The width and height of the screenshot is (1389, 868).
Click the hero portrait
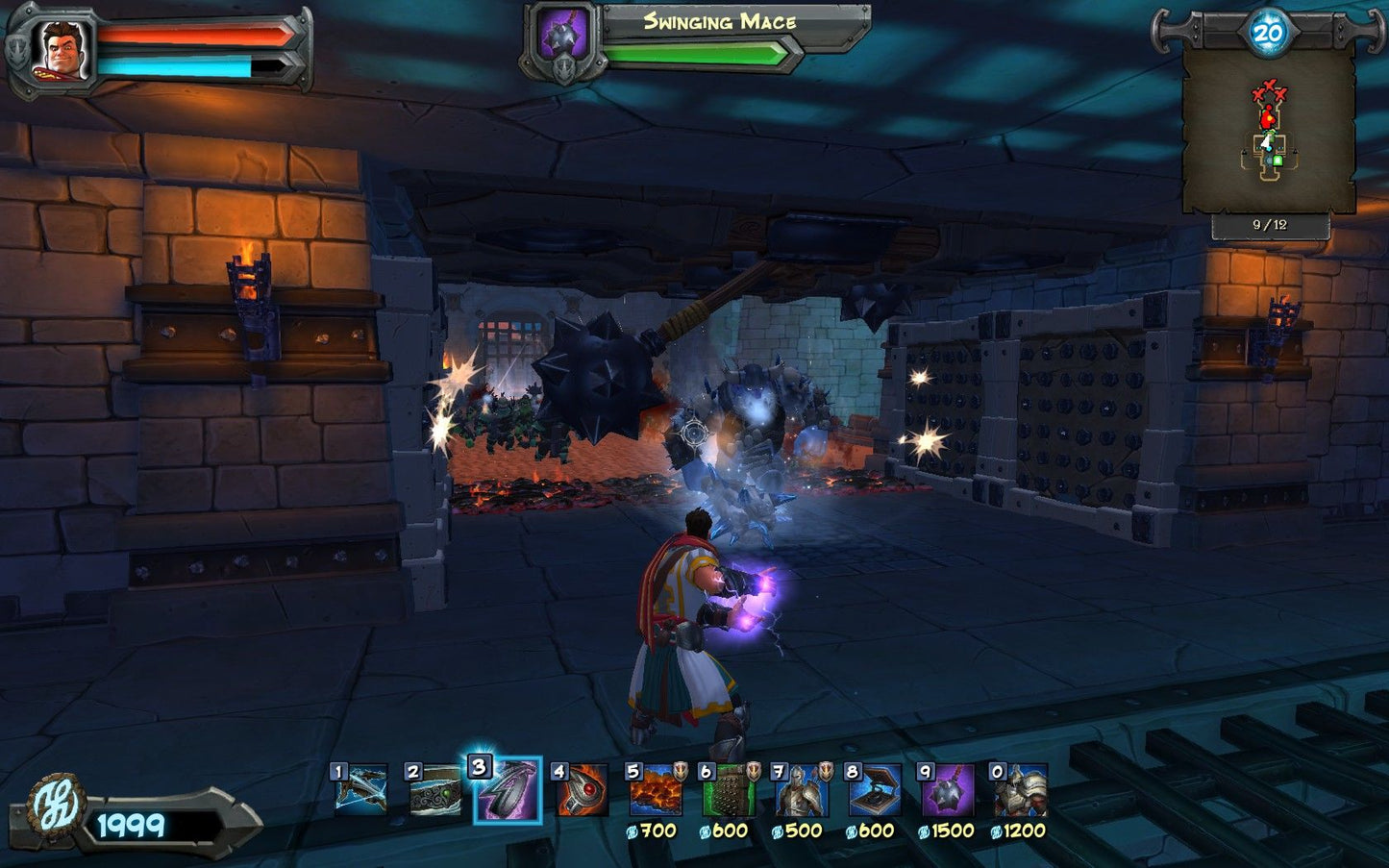[x=63, y=49]
